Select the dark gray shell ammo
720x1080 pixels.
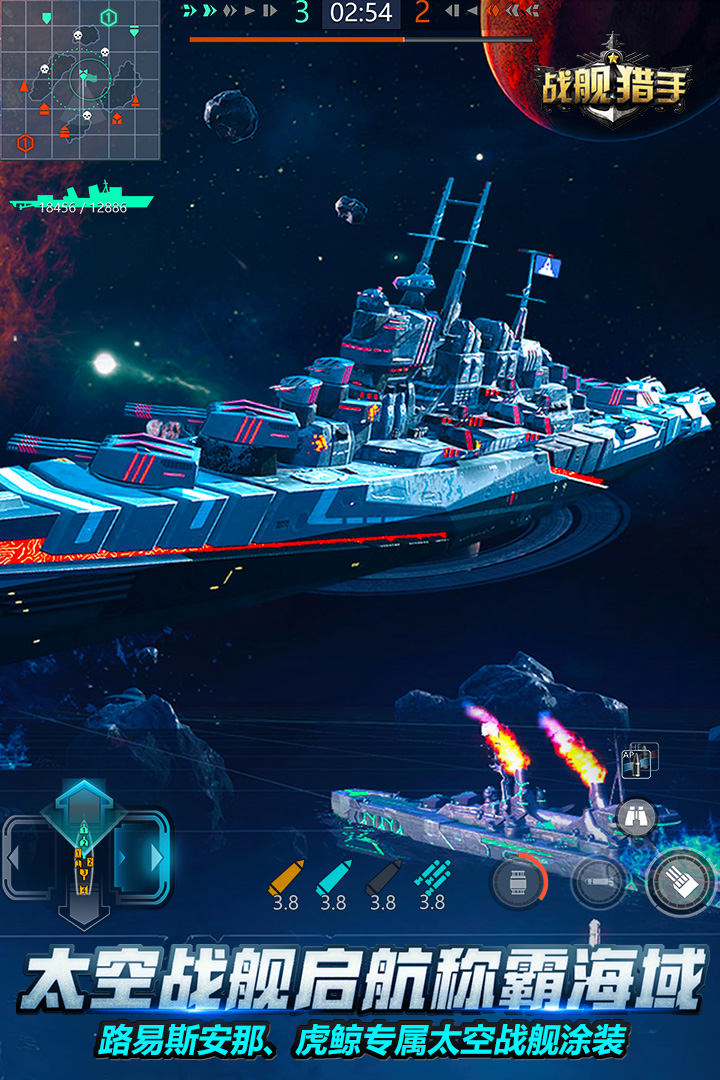383,879
